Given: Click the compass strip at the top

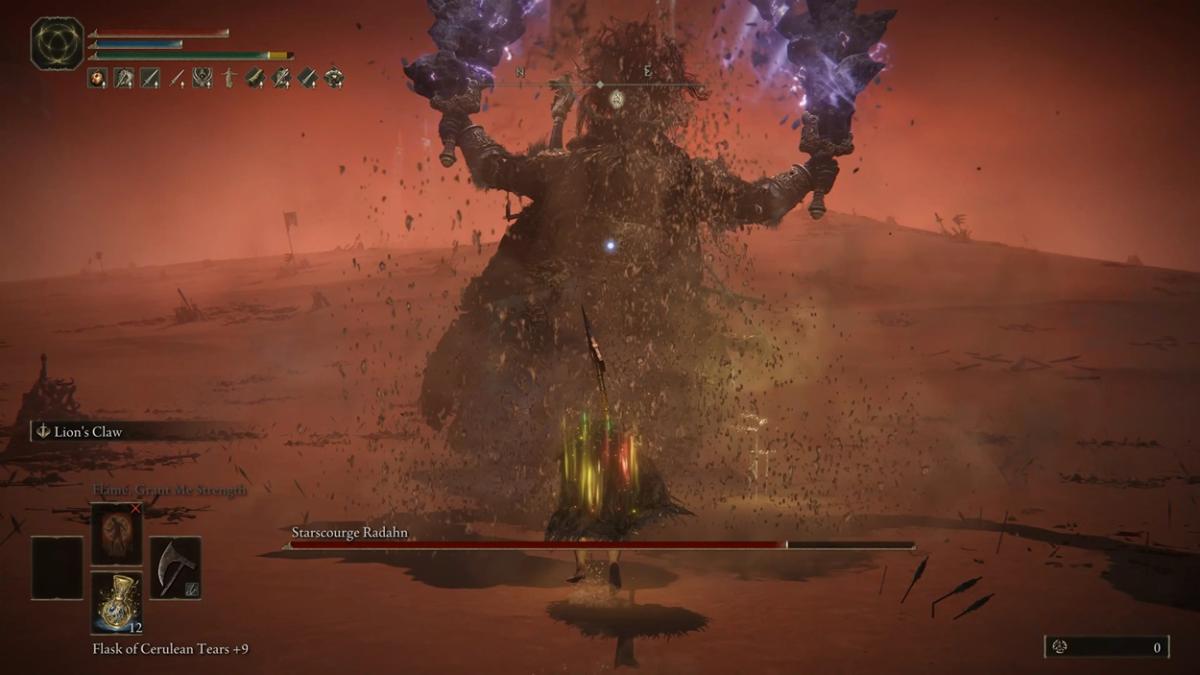Looking at the screenshot, I should click(x=600, y=86).
